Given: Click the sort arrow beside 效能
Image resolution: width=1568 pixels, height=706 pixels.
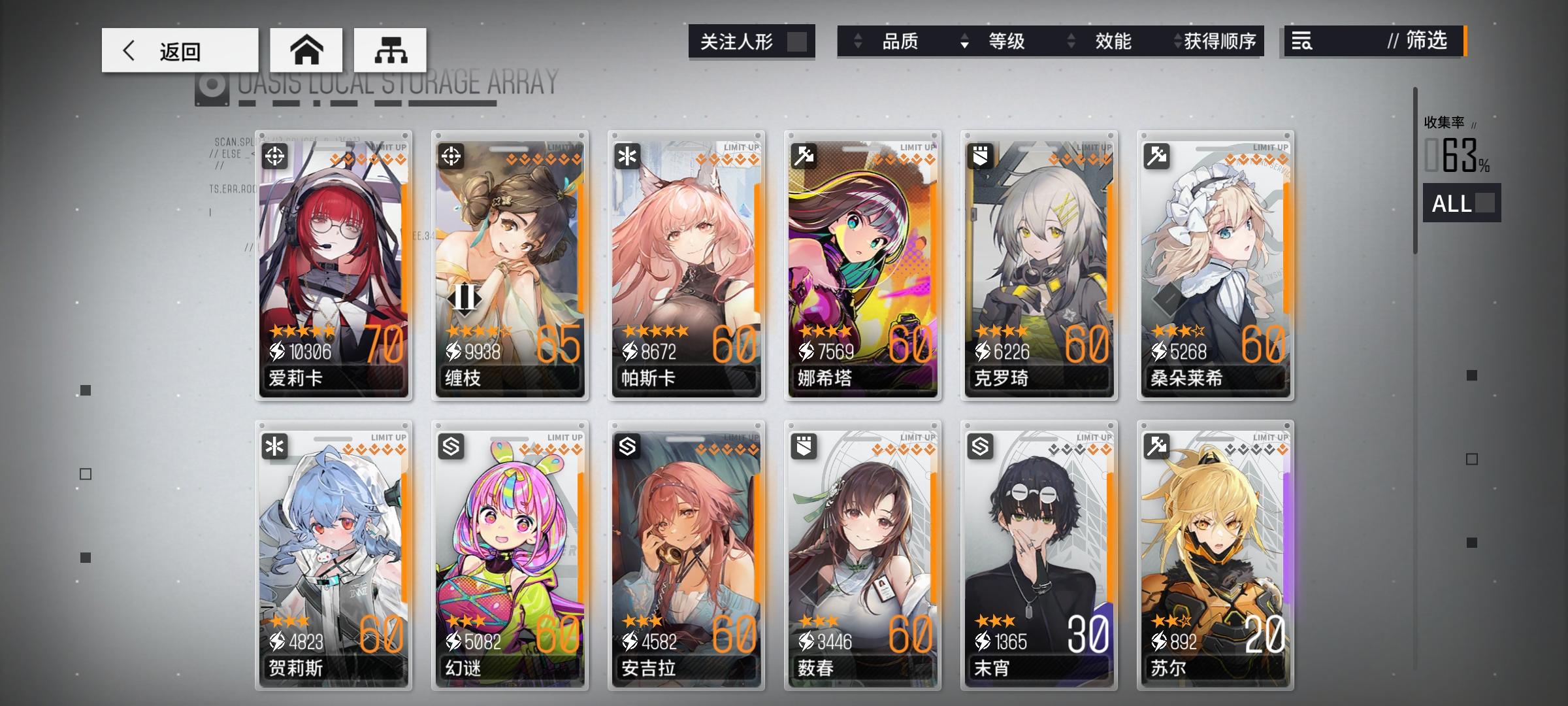Looking at the screenshot, I should click(1071, 41).
